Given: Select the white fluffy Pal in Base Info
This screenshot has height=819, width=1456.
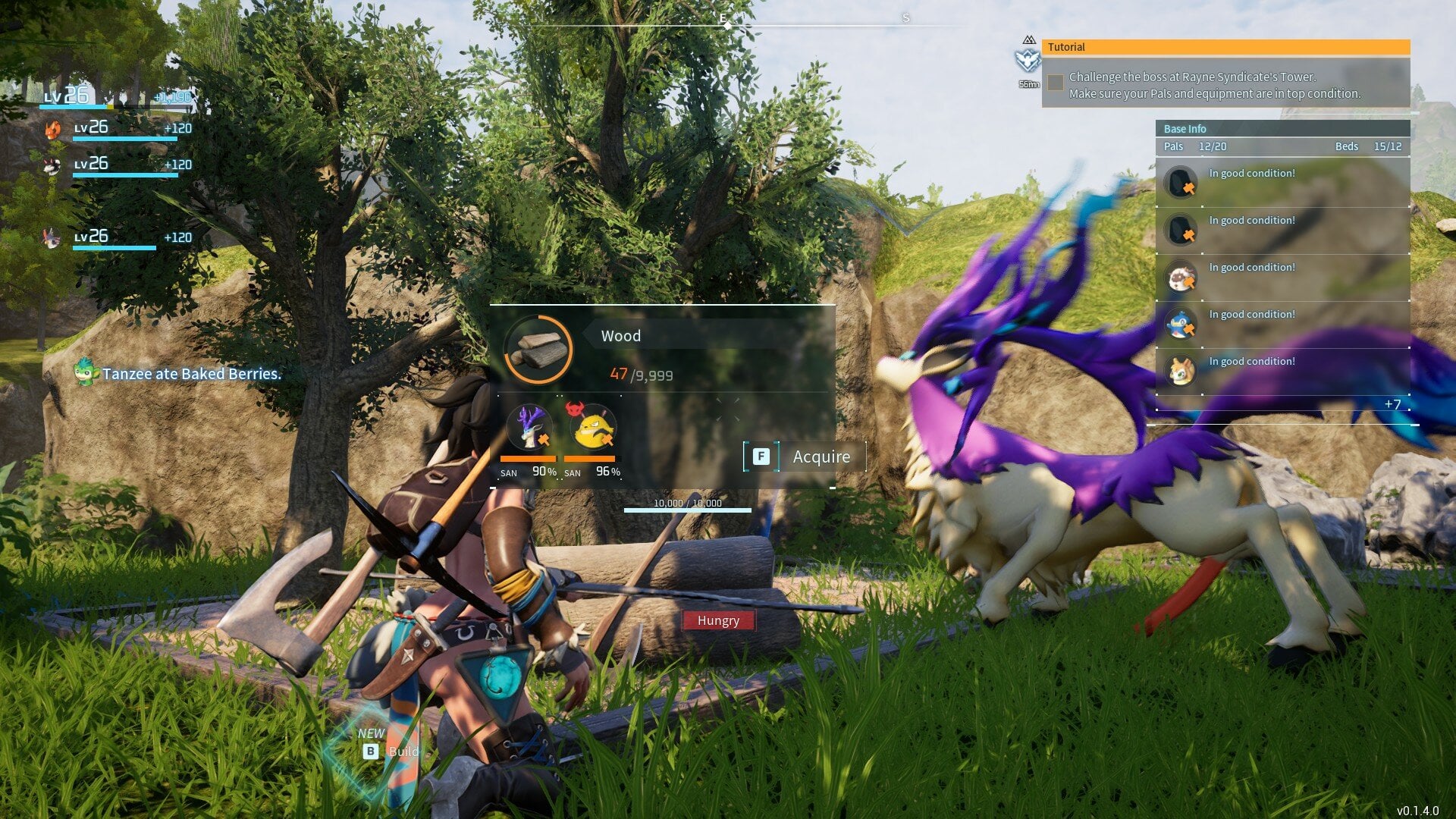Looking at the screenshot, I should pyautogui.click(x=1180, y=277).
